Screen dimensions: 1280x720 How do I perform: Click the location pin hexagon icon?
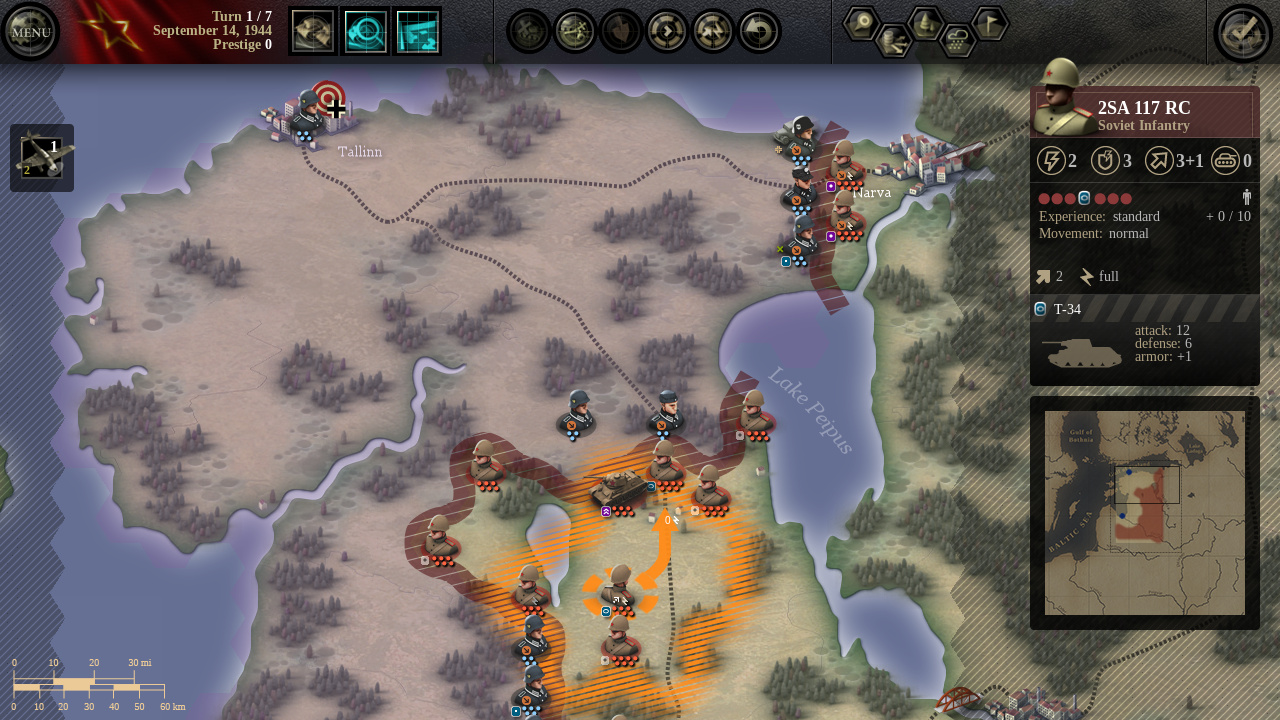861,23
